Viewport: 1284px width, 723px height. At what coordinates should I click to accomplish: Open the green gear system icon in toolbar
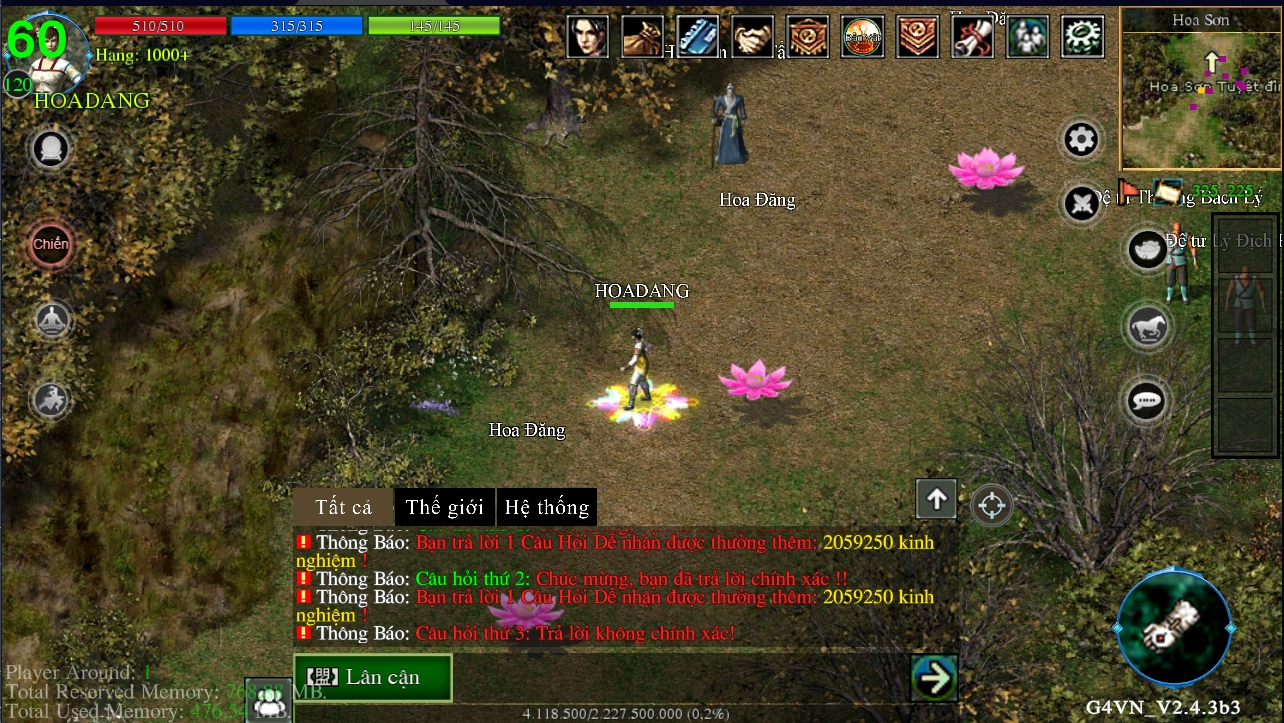click(x=1082, y=37)
